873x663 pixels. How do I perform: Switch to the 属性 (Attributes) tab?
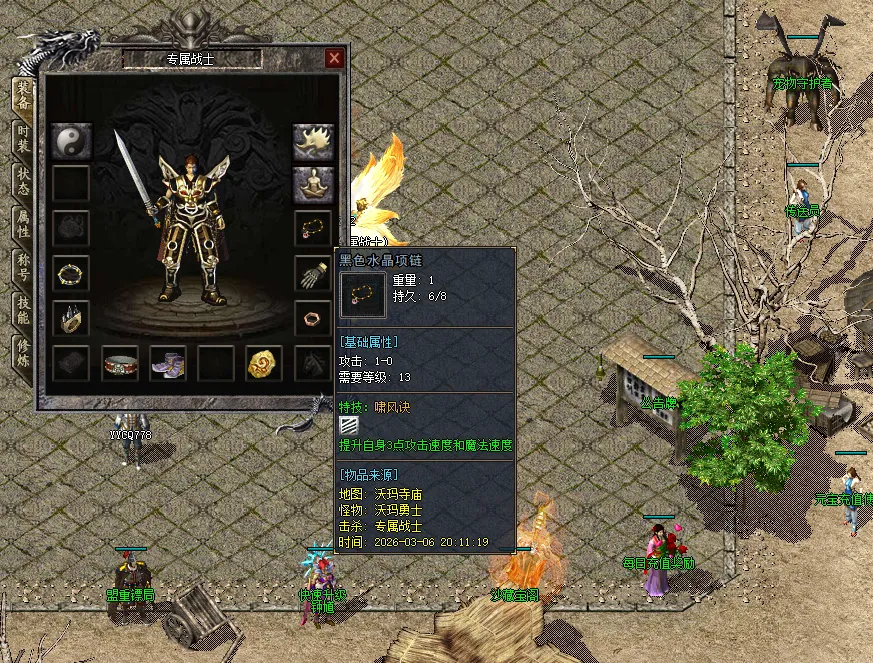[x=22, y=225]
